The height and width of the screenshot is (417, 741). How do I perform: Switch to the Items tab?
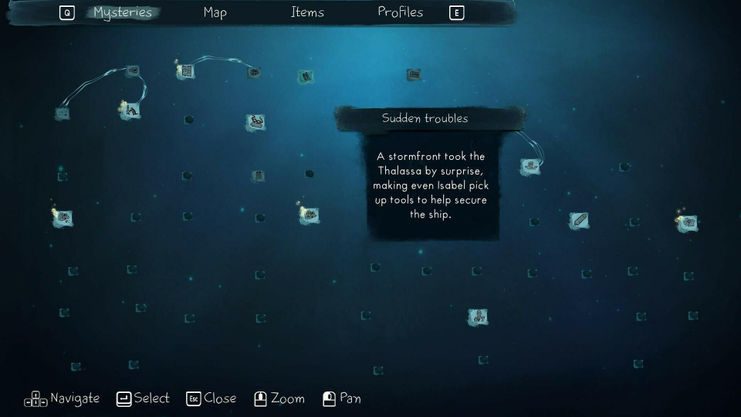tap(307, 13)
